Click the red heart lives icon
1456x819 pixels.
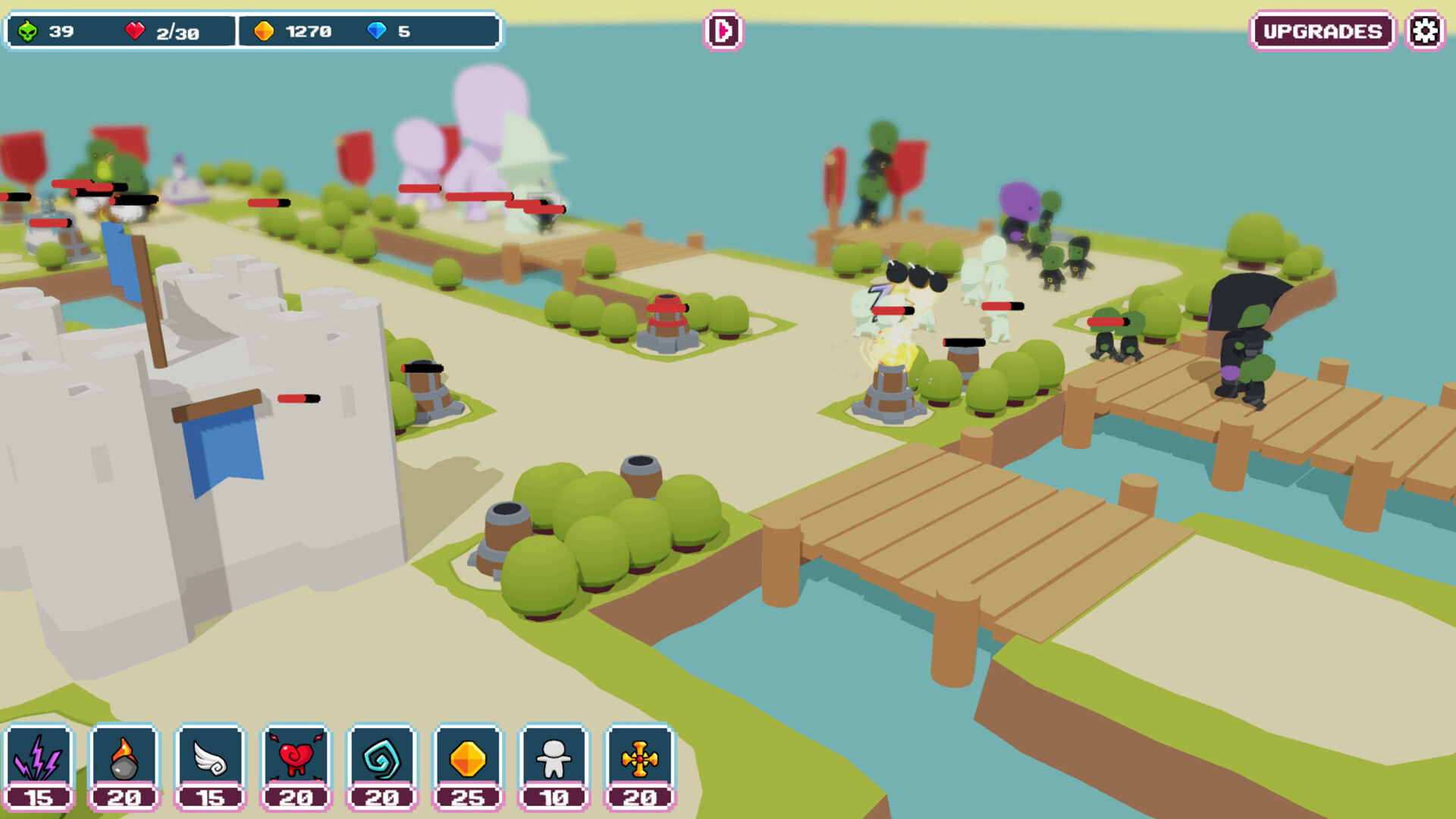[136, 31]
